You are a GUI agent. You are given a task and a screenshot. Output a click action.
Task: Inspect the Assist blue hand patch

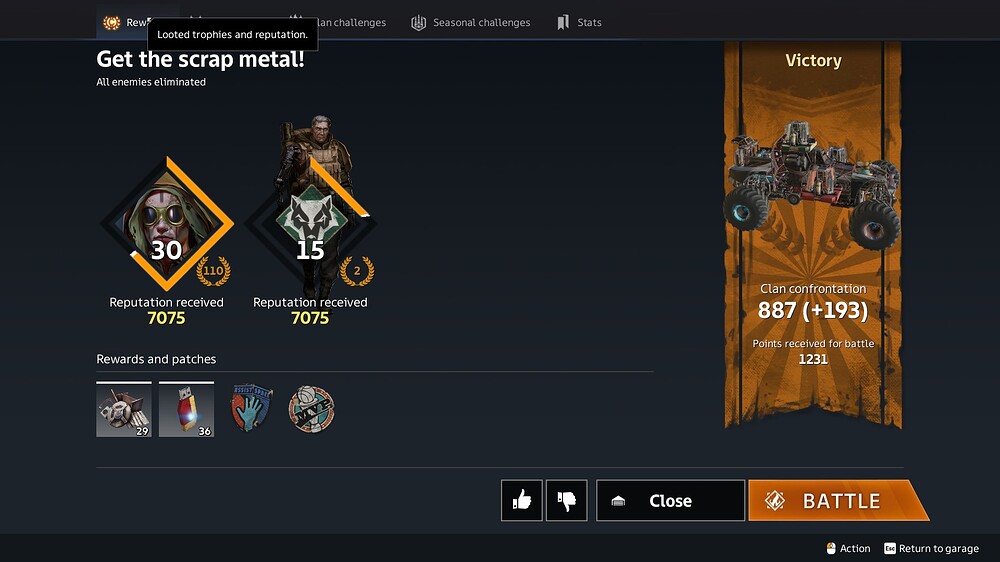[x=251, y=409]
